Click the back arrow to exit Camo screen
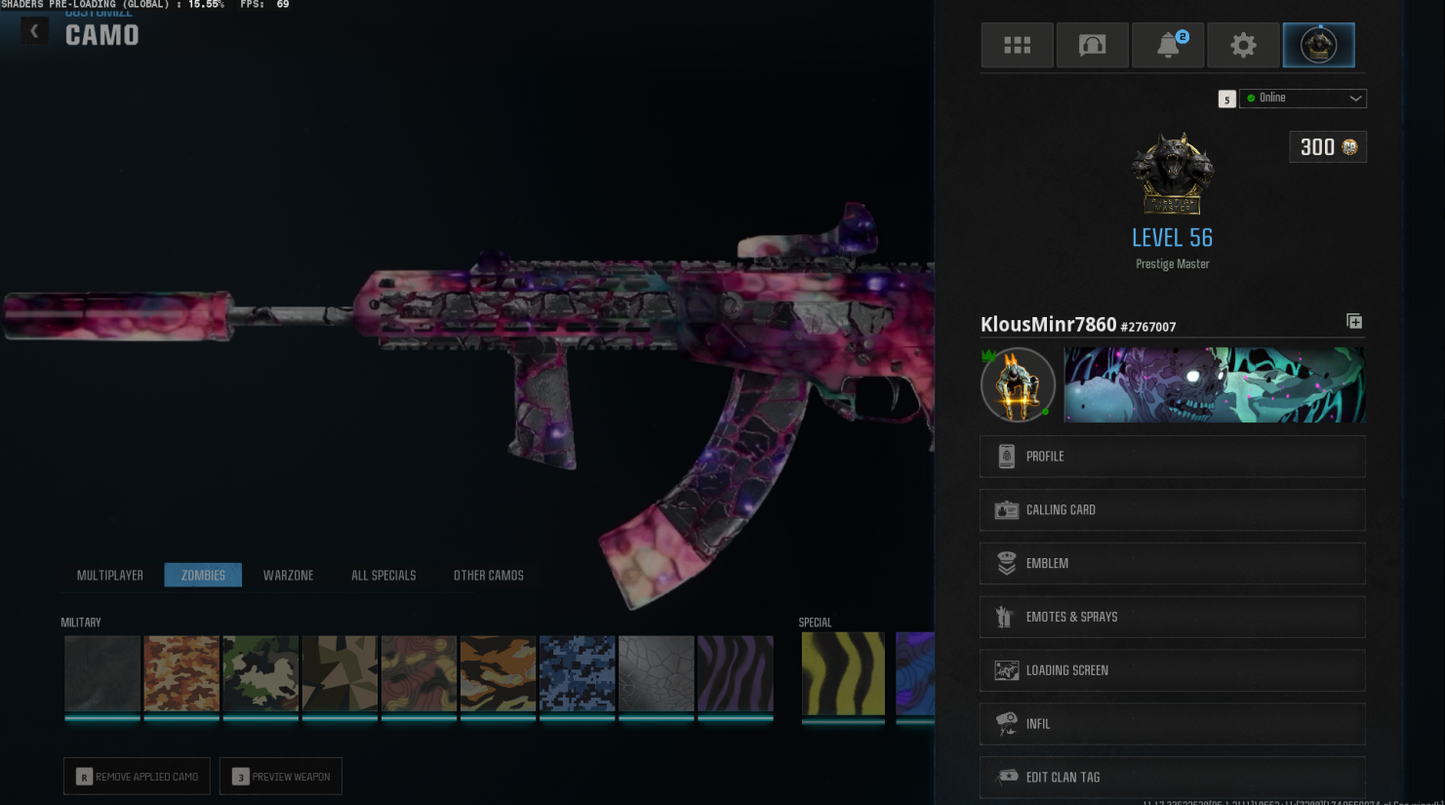Image resolution: width=1445 pixels, height=805 pixels. tap(33, 30)
